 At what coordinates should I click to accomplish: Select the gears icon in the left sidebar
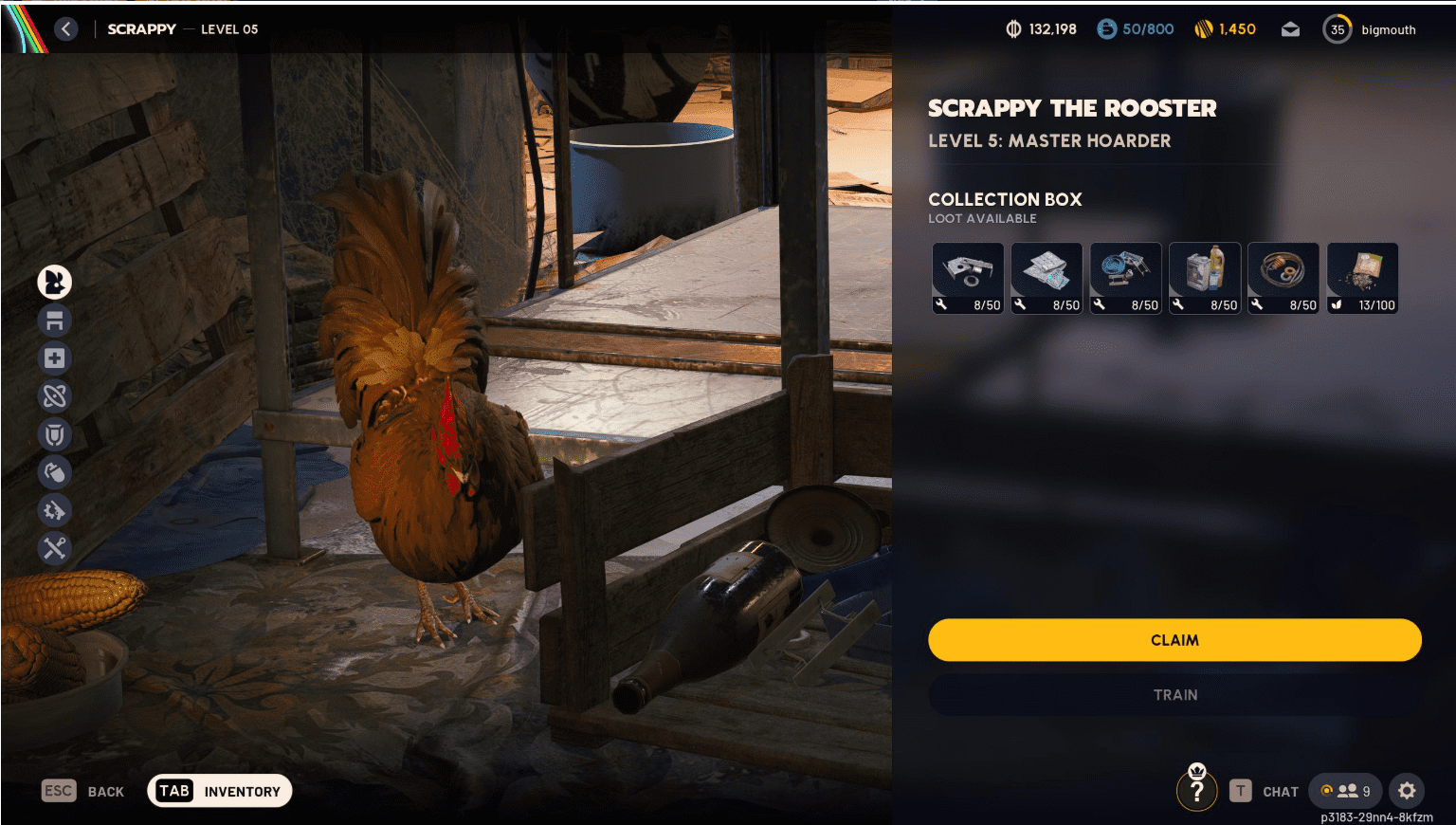[x=55, y=510]
